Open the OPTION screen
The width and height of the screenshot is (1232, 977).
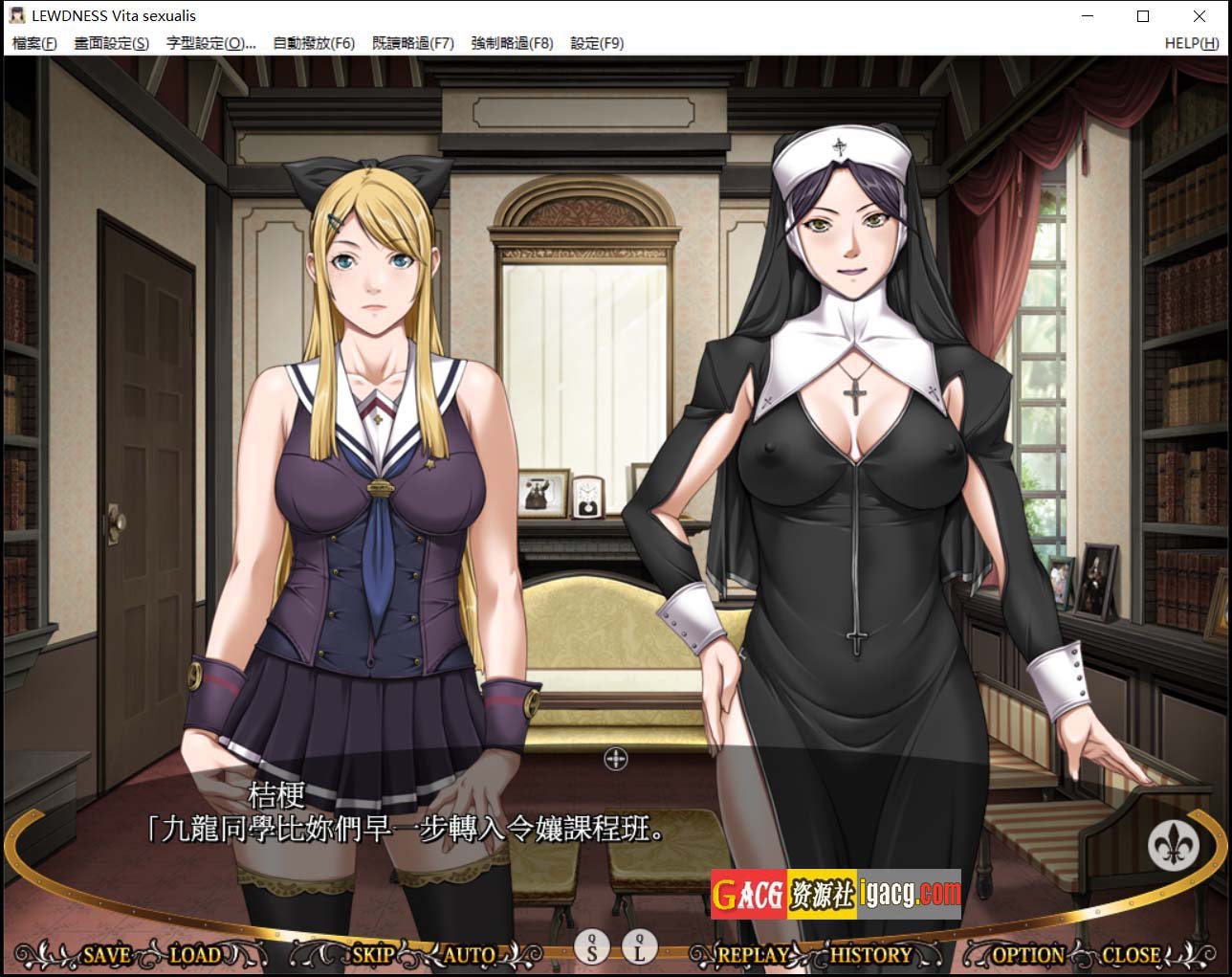pyautogui.click(x=1028, y=954)
